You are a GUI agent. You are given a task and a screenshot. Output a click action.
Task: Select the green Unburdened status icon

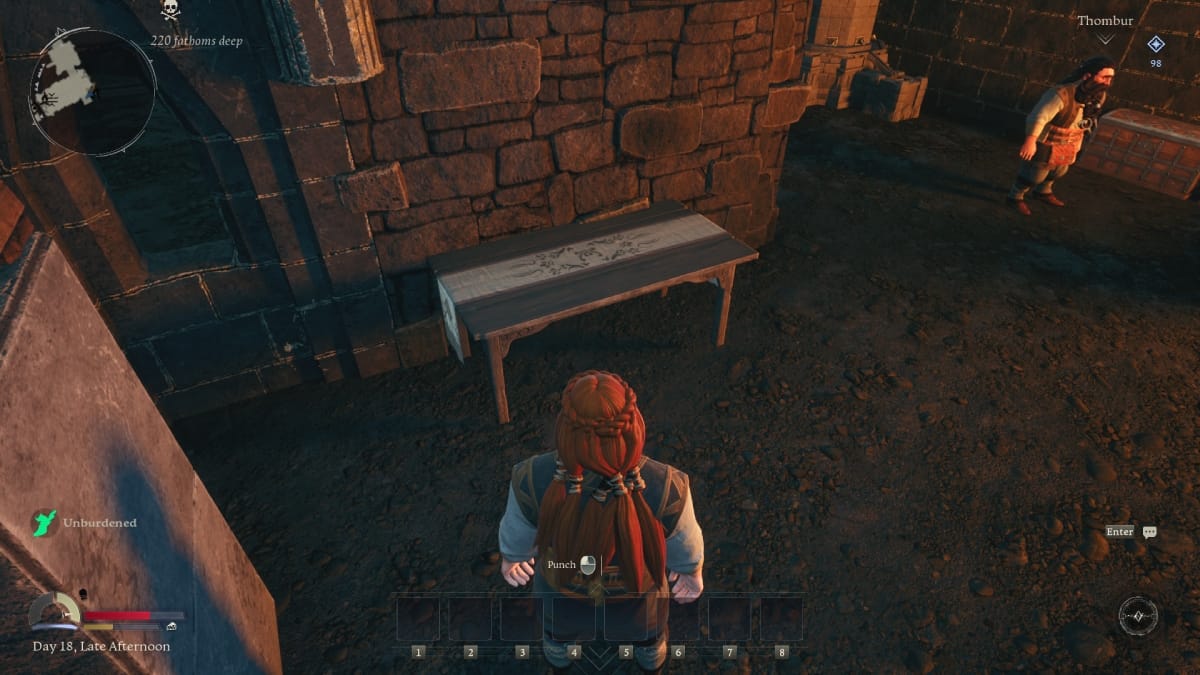44,523
